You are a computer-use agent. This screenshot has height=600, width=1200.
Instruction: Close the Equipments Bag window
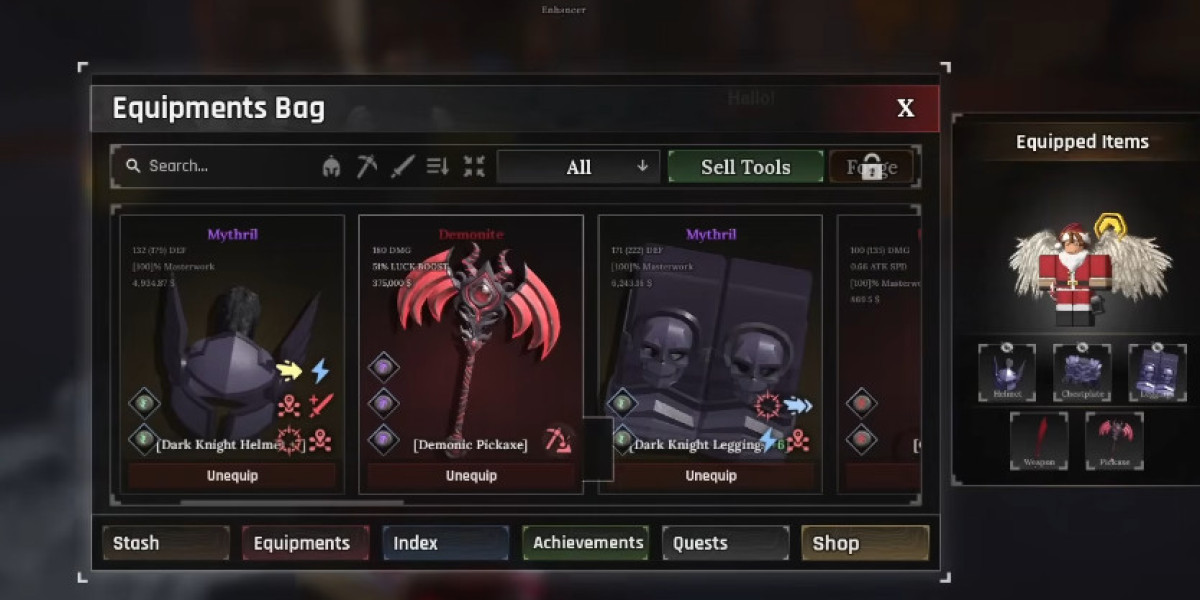[x=905, y=109]
